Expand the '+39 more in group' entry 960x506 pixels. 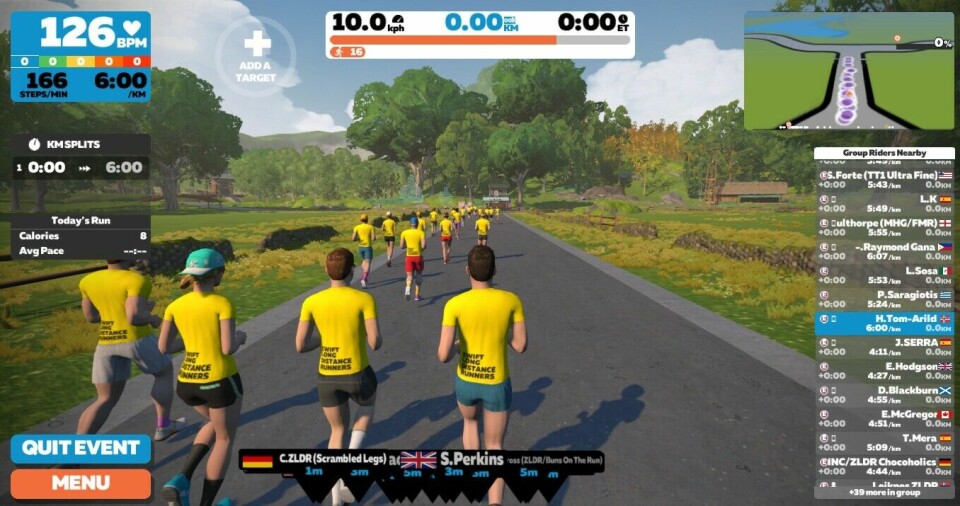pyautogui.click(x=884, y=492)
